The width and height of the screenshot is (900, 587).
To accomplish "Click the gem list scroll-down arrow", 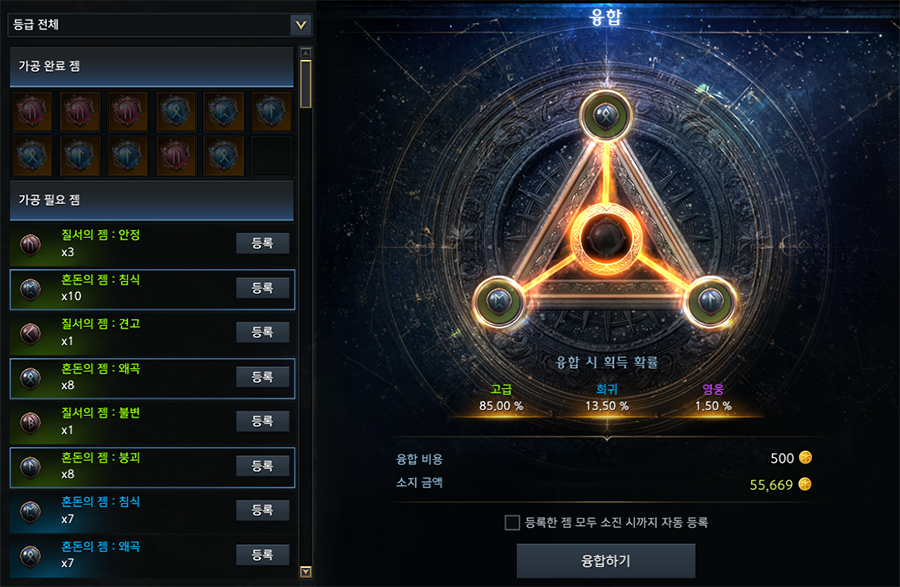I will 306,571.
